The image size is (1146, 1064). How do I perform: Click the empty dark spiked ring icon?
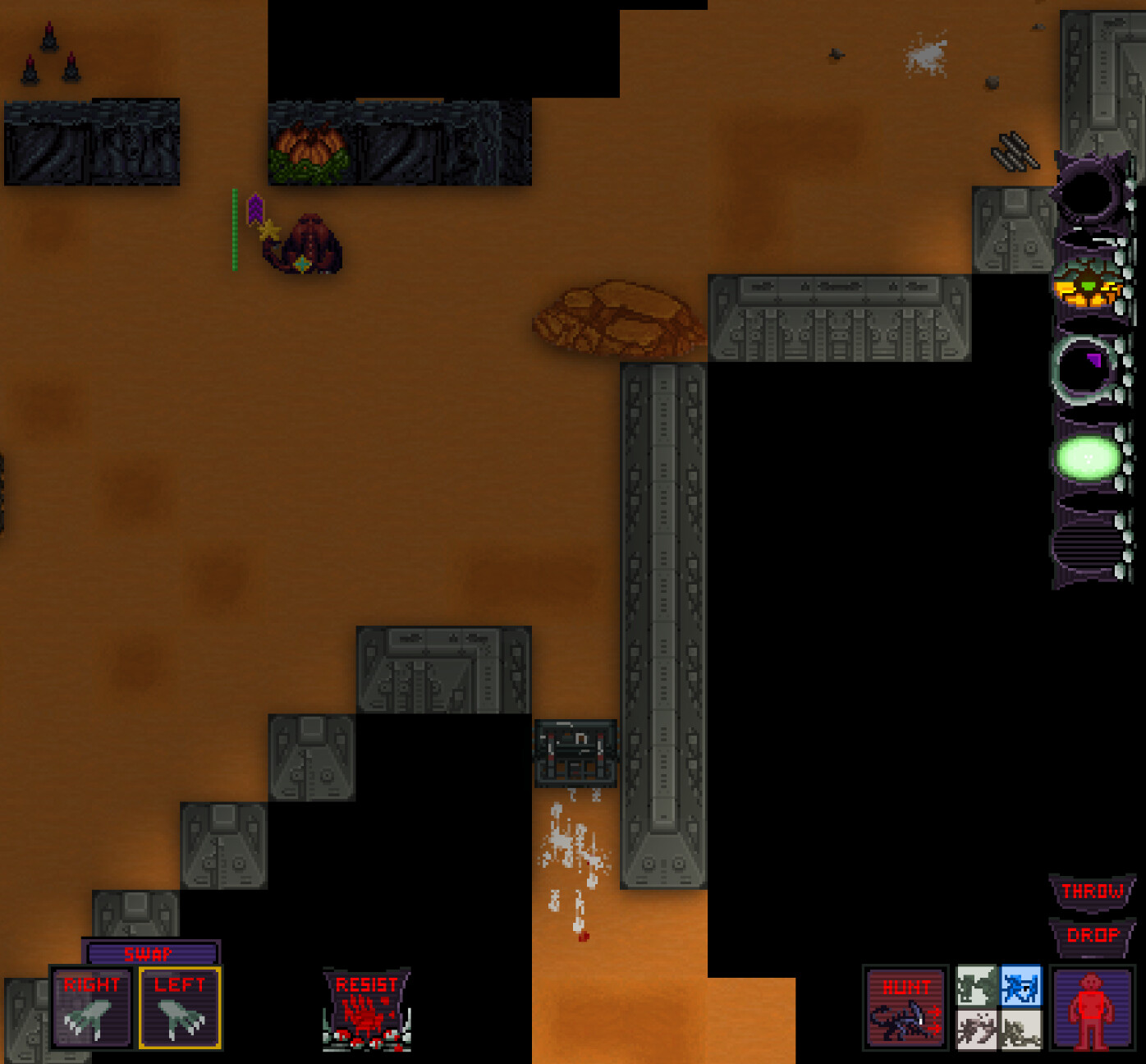click(x=1089, y=194)
